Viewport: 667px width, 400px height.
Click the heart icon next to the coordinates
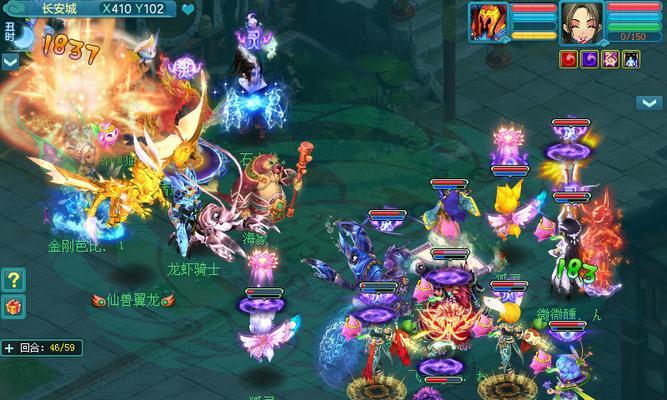click(189, 10)
